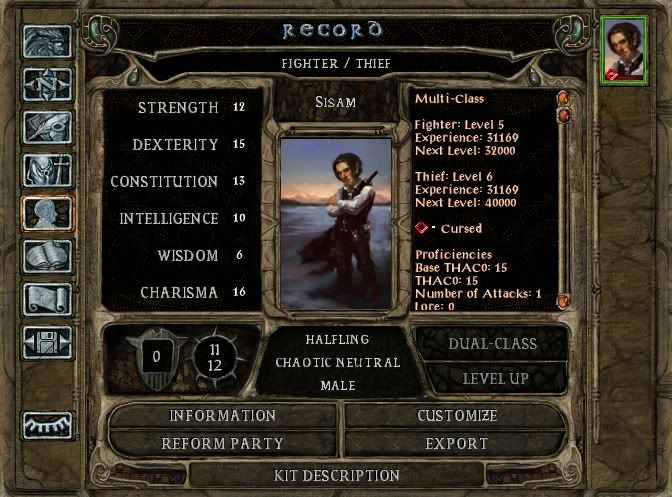Click the Dual-Class button
The image size is (672, 497).
point(492,344)
